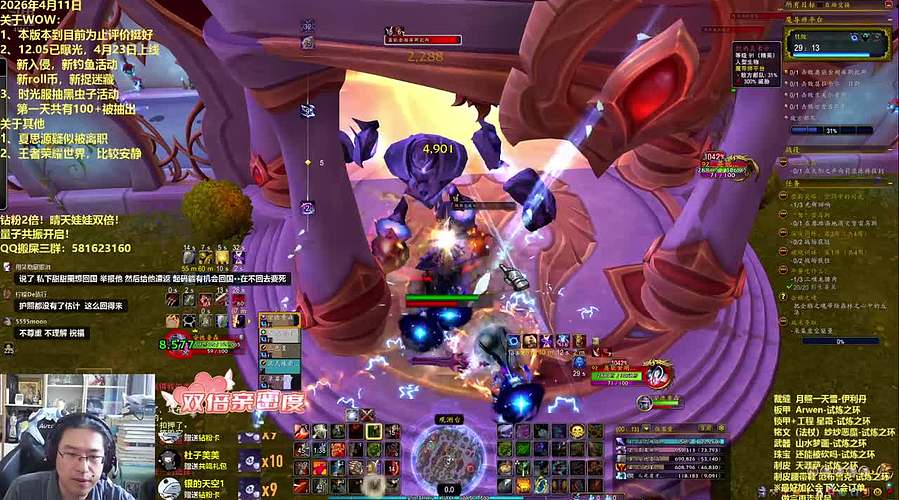Screen dimensions: 899x500
Task: Click the target's red portrait frame
Action: coord(657,374)
